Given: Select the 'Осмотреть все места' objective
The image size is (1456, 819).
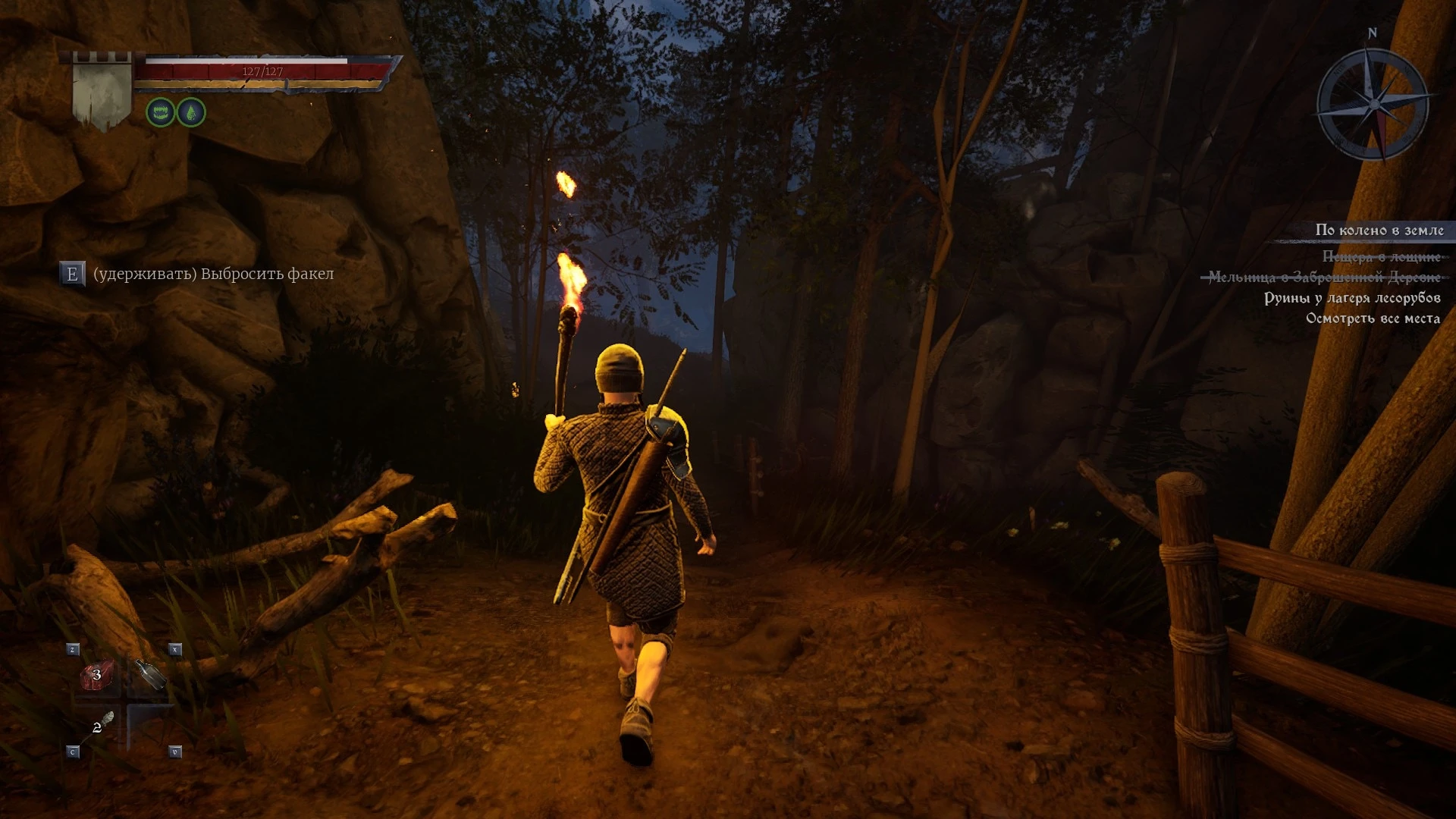Looking at the screenshot, I should [1372, 318].
